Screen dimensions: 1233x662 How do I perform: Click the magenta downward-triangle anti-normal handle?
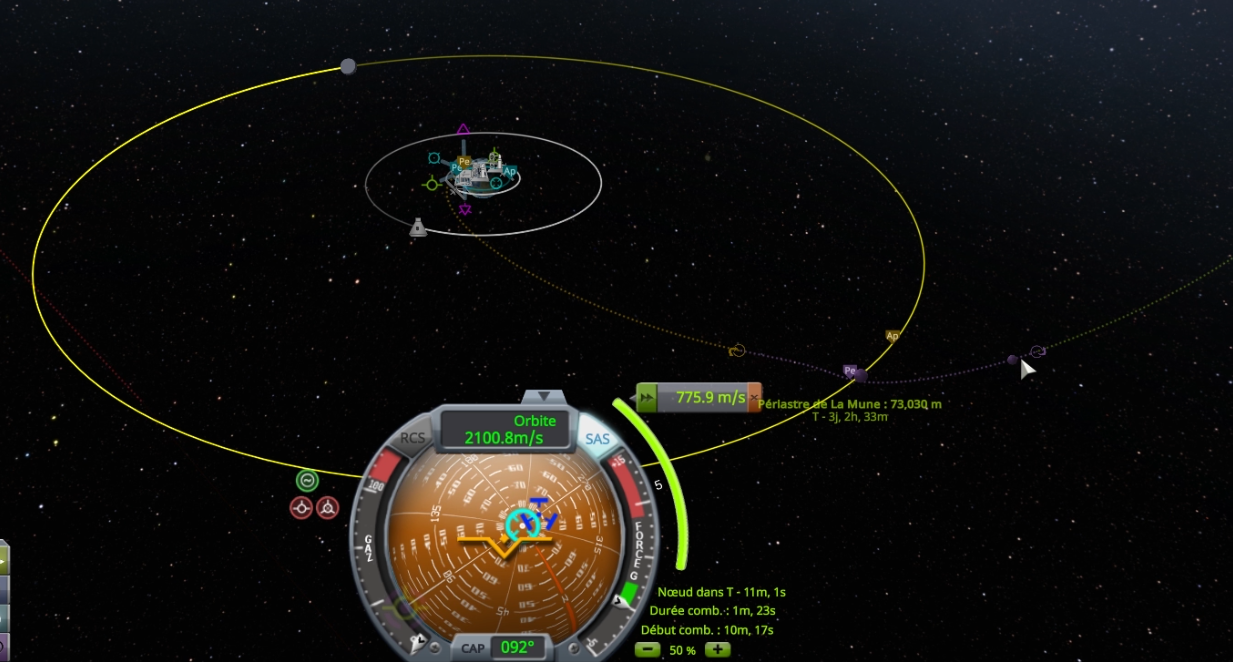click(465, 210)
